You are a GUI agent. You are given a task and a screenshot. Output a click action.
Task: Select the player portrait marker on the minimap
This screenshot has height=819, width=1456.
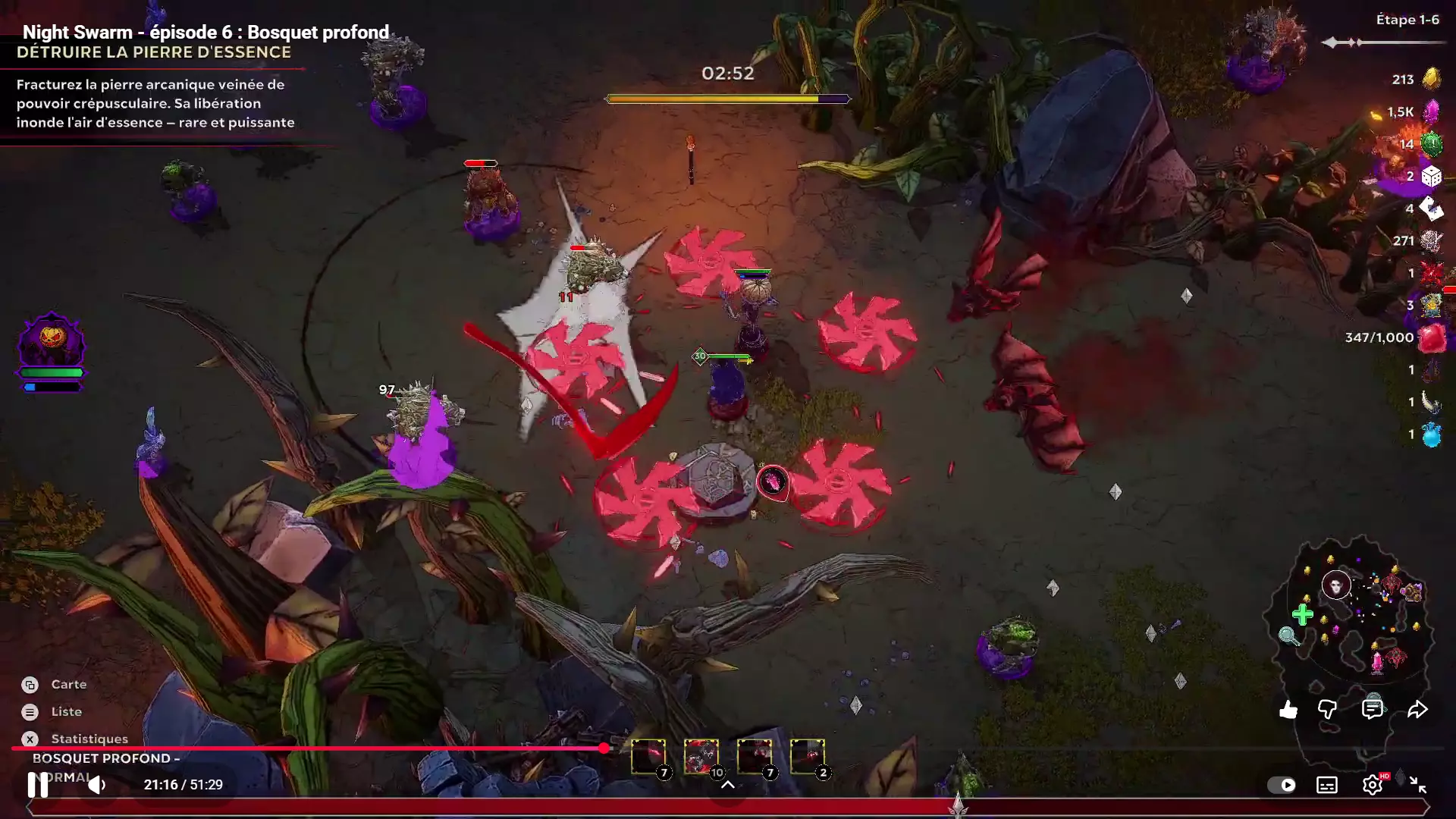coord(1335,585)
